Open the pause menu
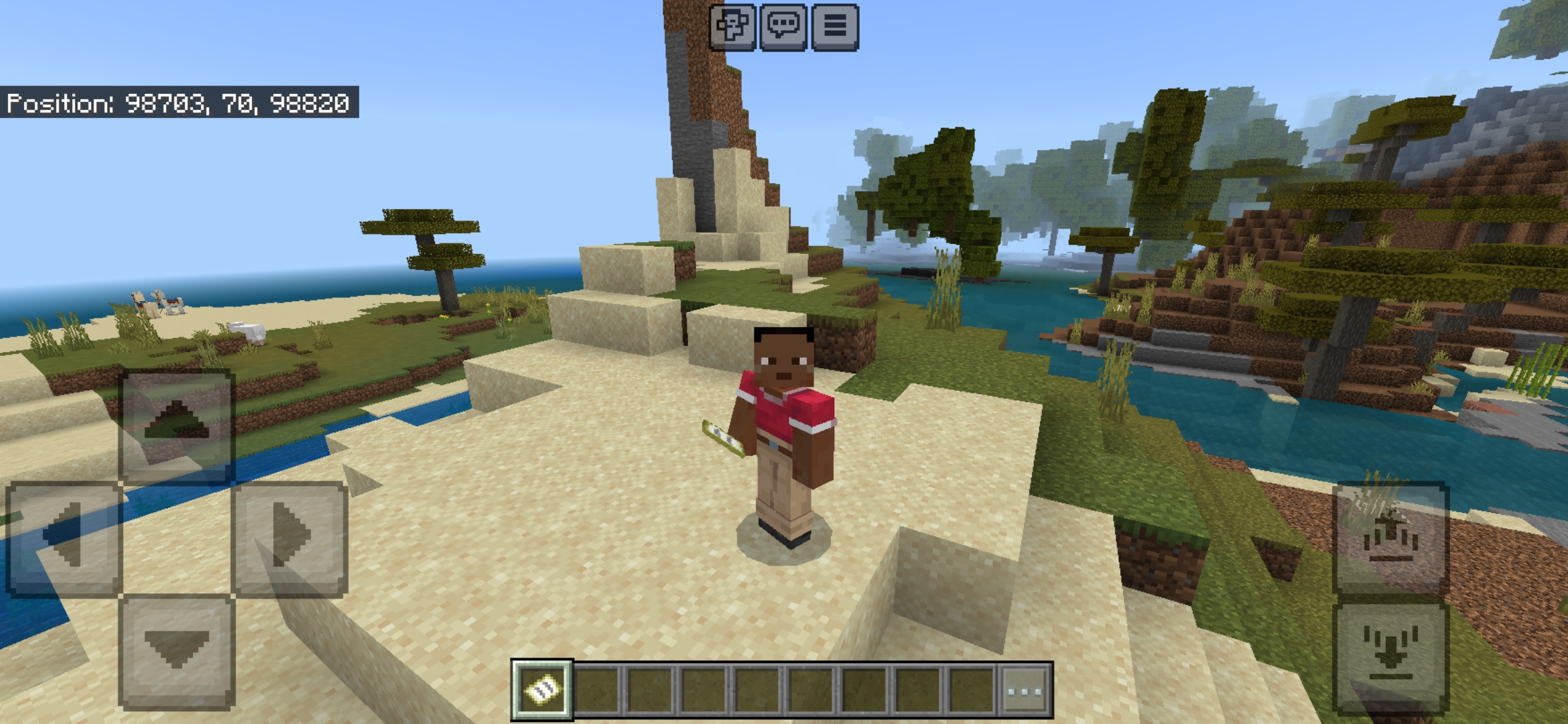1568x724 pixels. [x=835, y=28]
